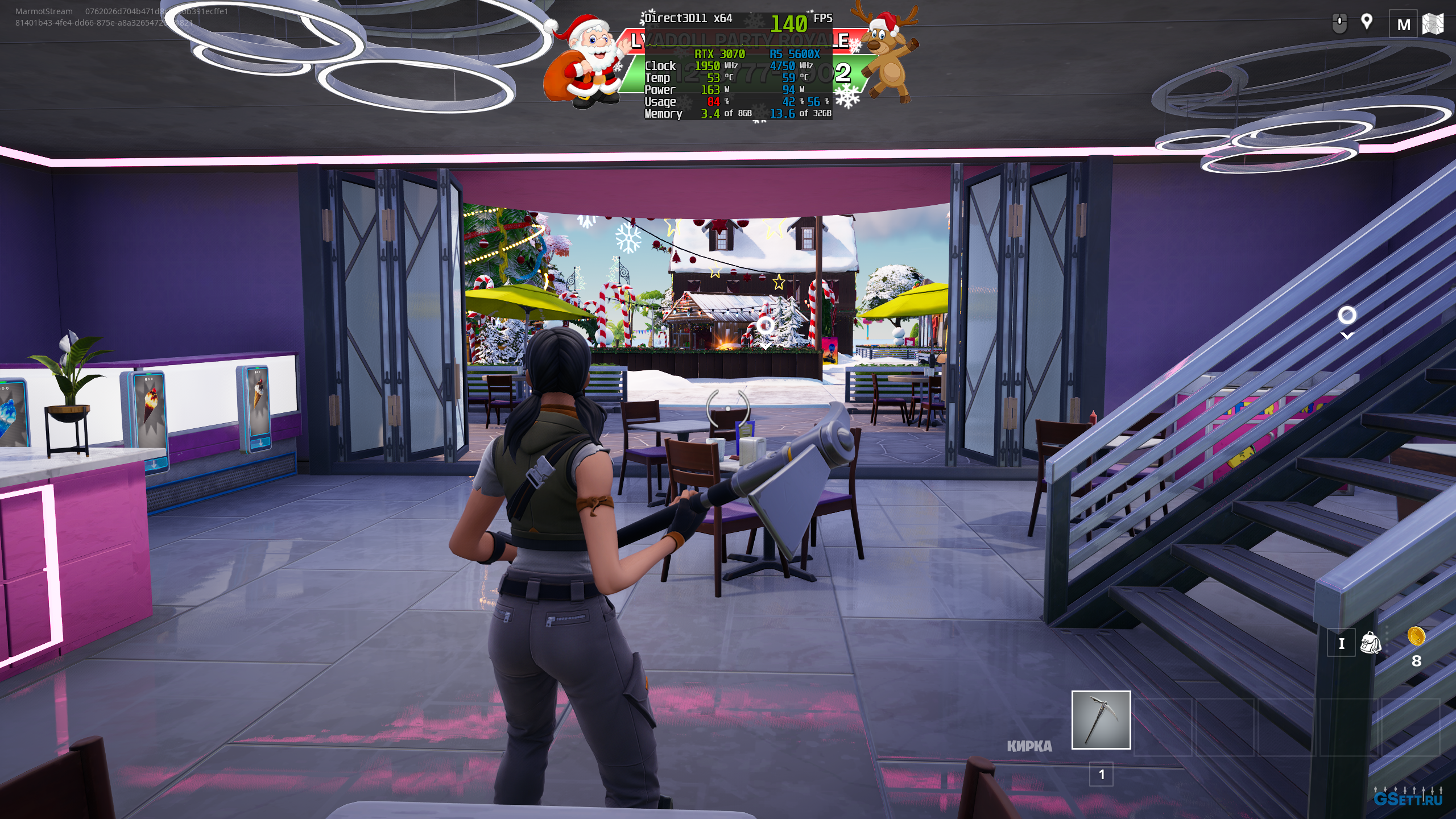Select the pickaxe hotbar slot
The image size is (1456, 819).
tap(1101, 720)
